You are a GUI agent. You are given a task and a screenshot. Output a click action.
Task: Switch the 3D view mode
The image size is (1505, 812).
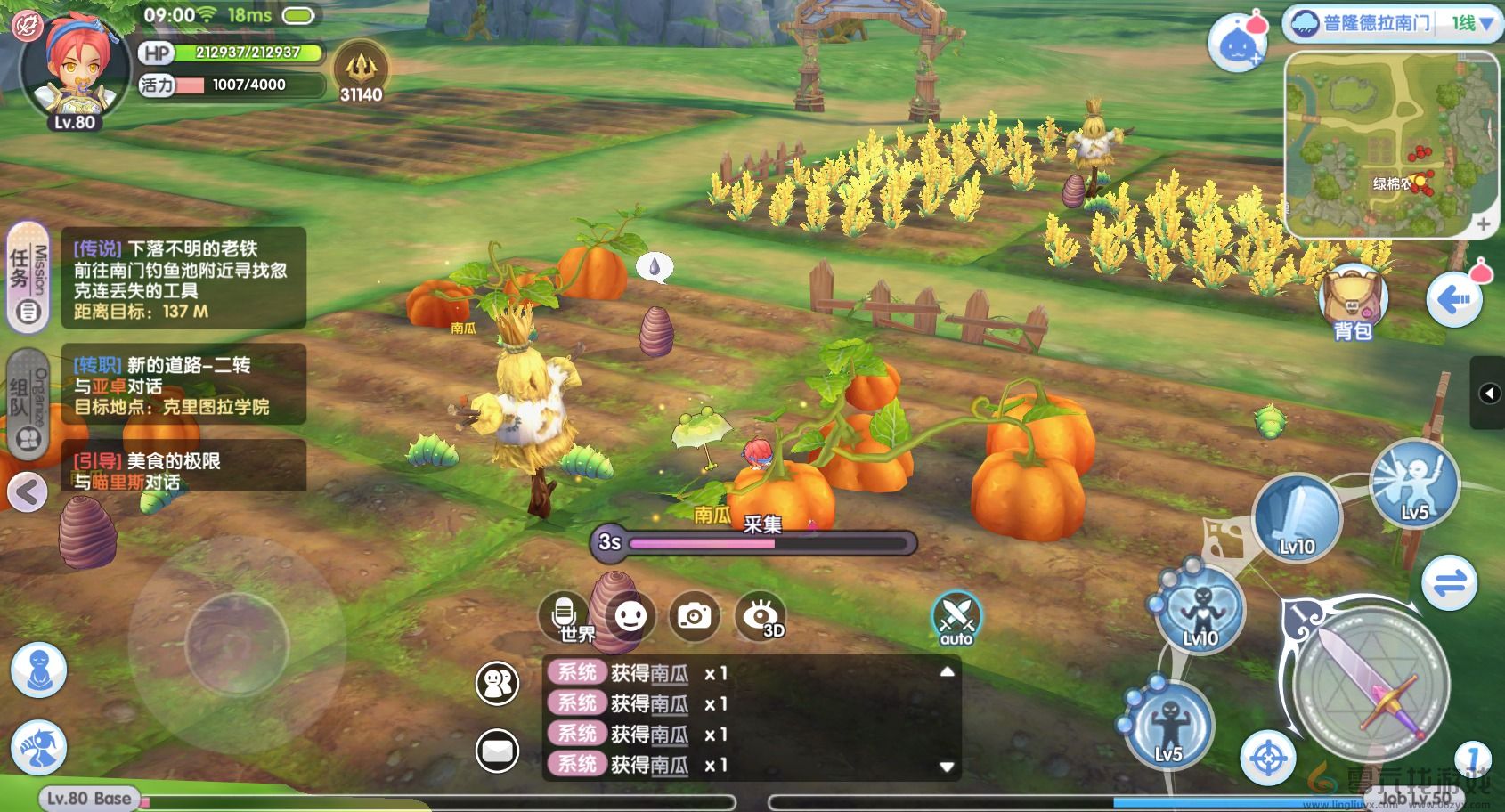[x=761, y=616]
